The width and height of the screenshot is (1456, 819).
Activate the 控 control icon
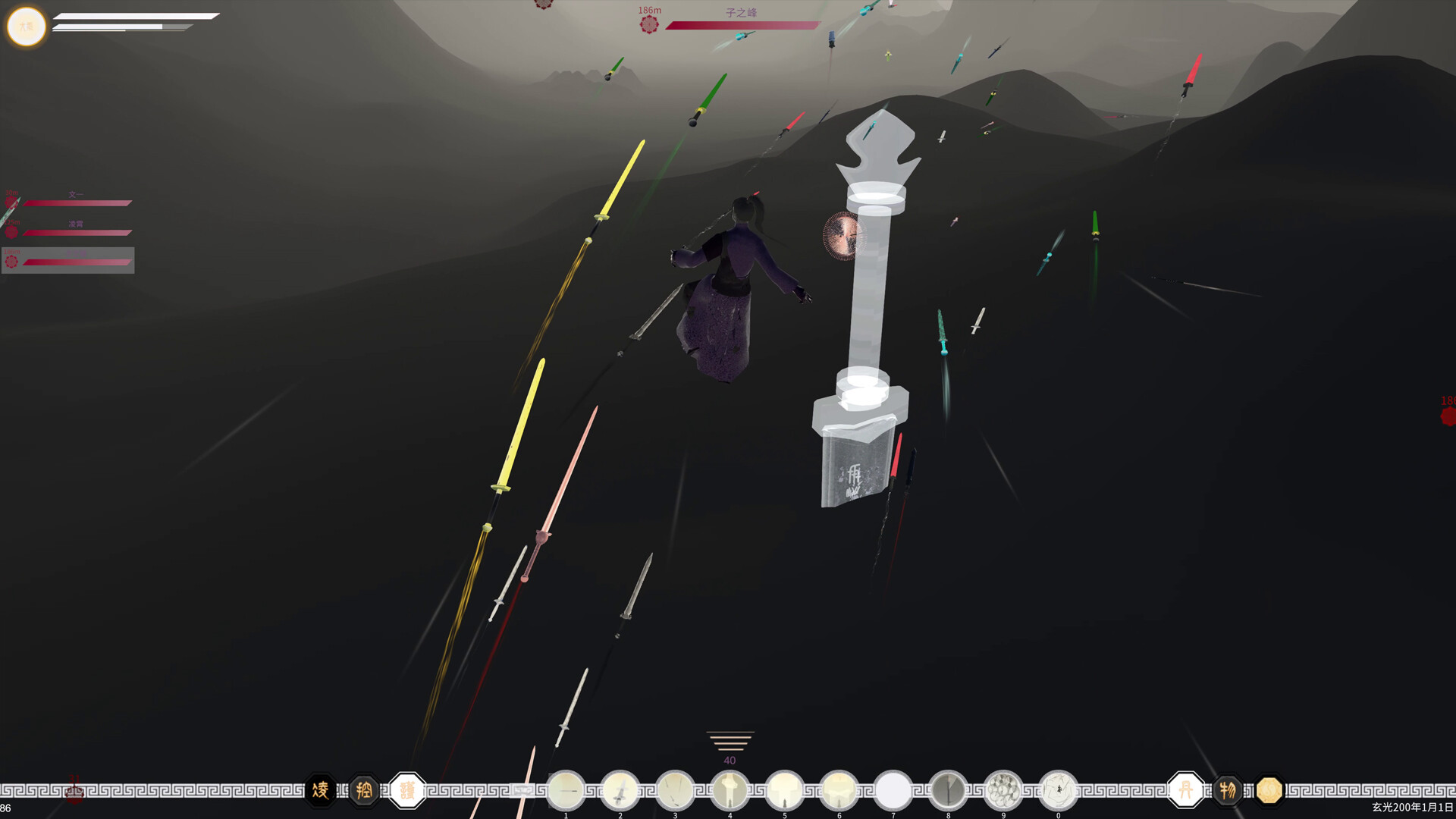(x=362, y=790)
